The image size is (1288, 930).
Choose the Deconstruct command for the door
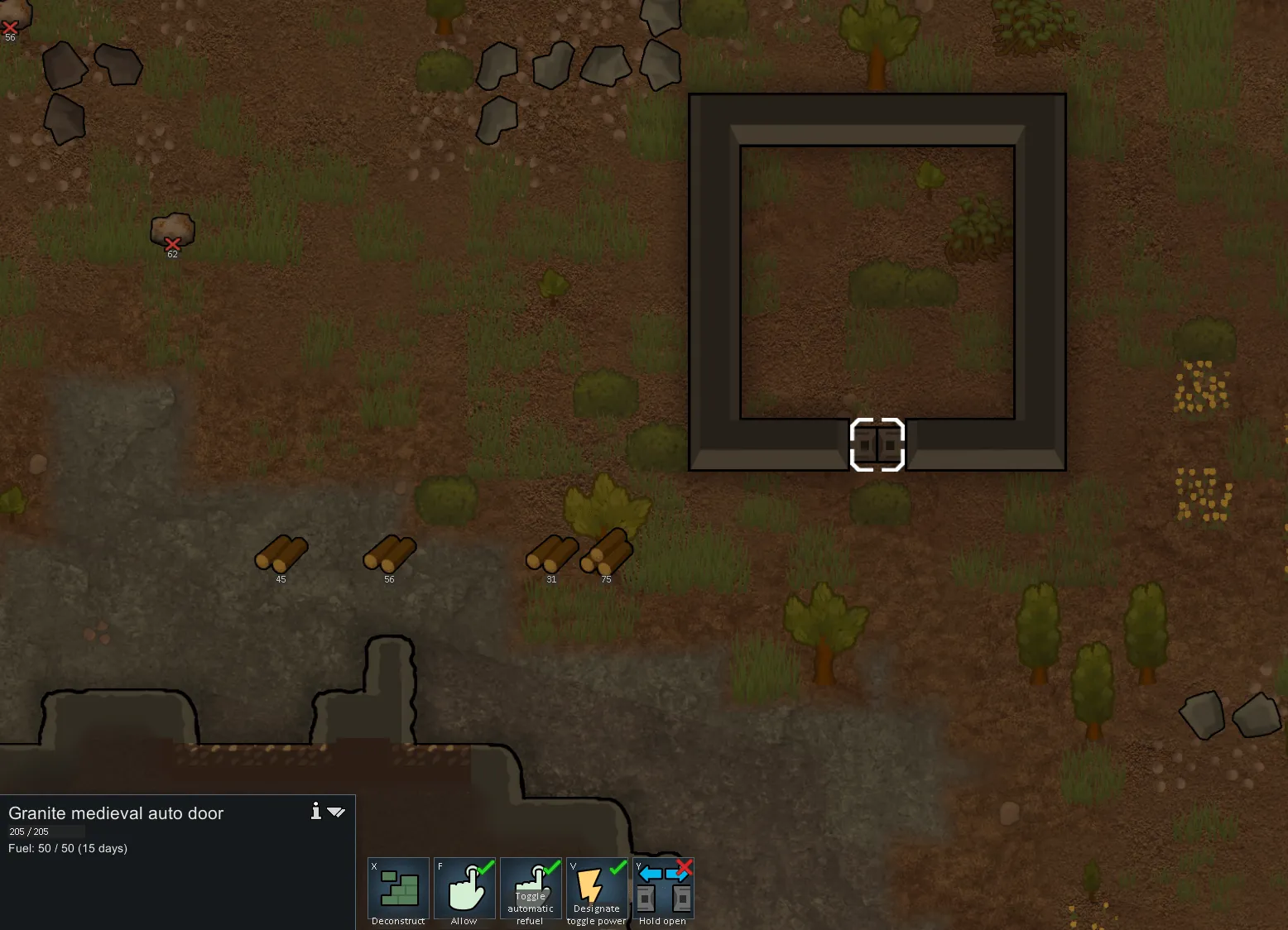(x=398, y=889)
